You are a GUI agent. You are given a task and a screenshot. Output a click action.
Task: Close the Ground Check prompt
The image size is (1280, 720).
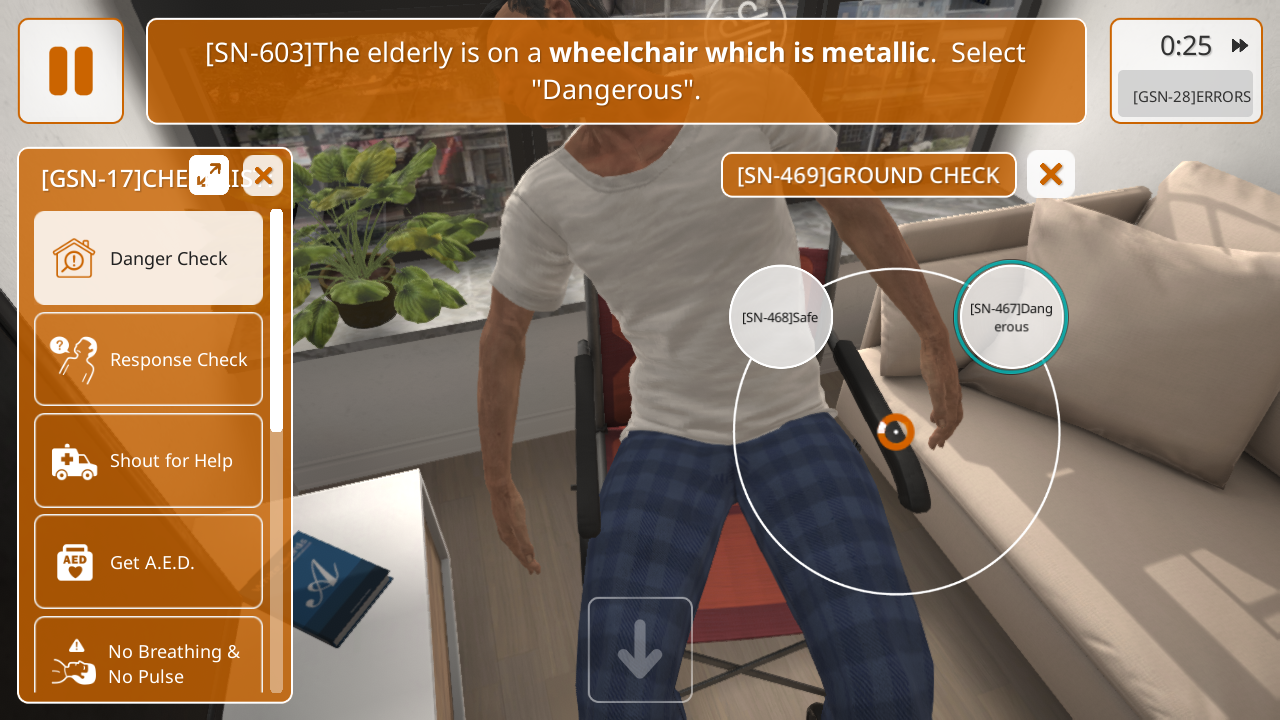1050,175
